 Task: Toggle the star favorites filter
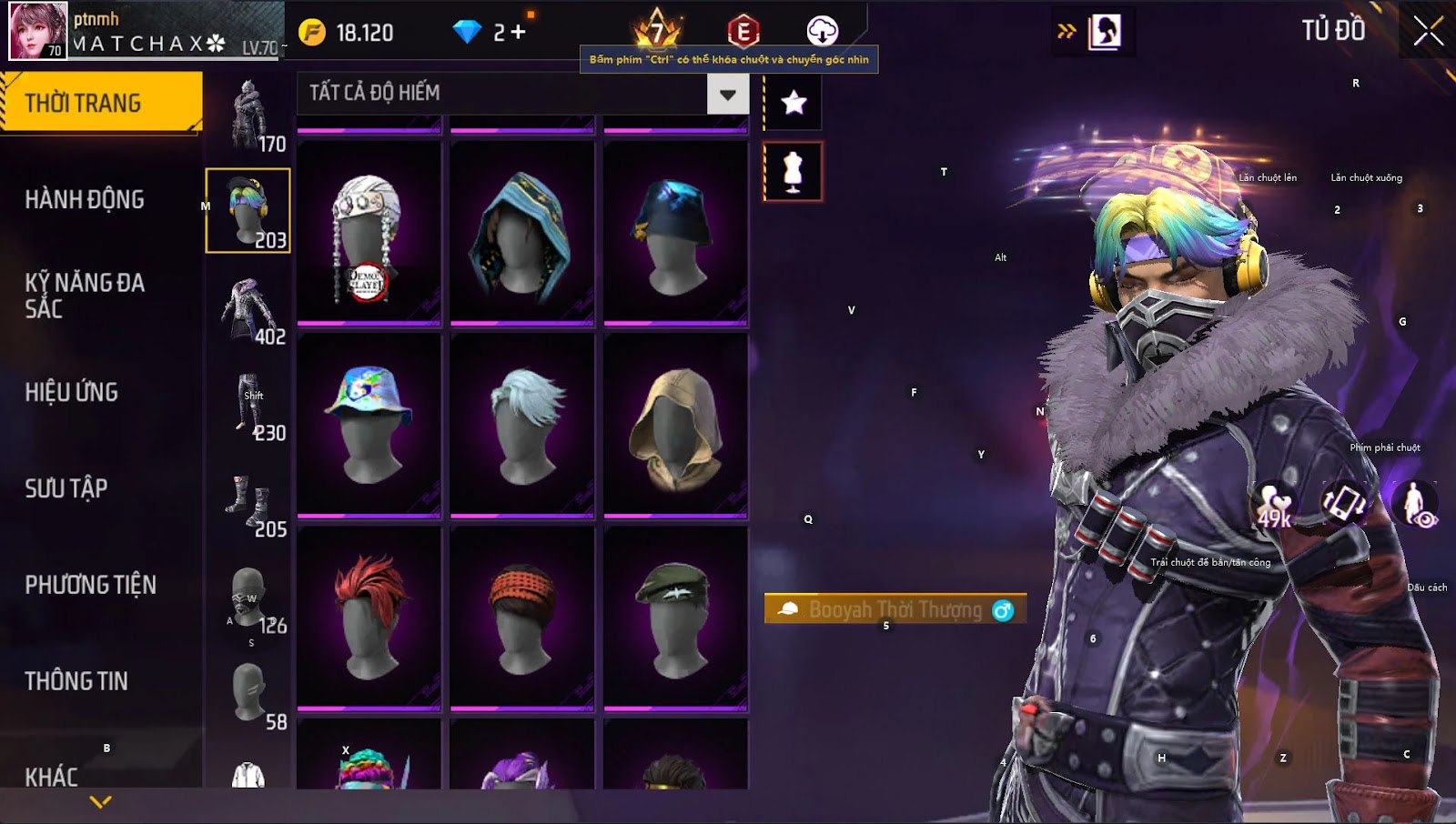tap(794, 103)
